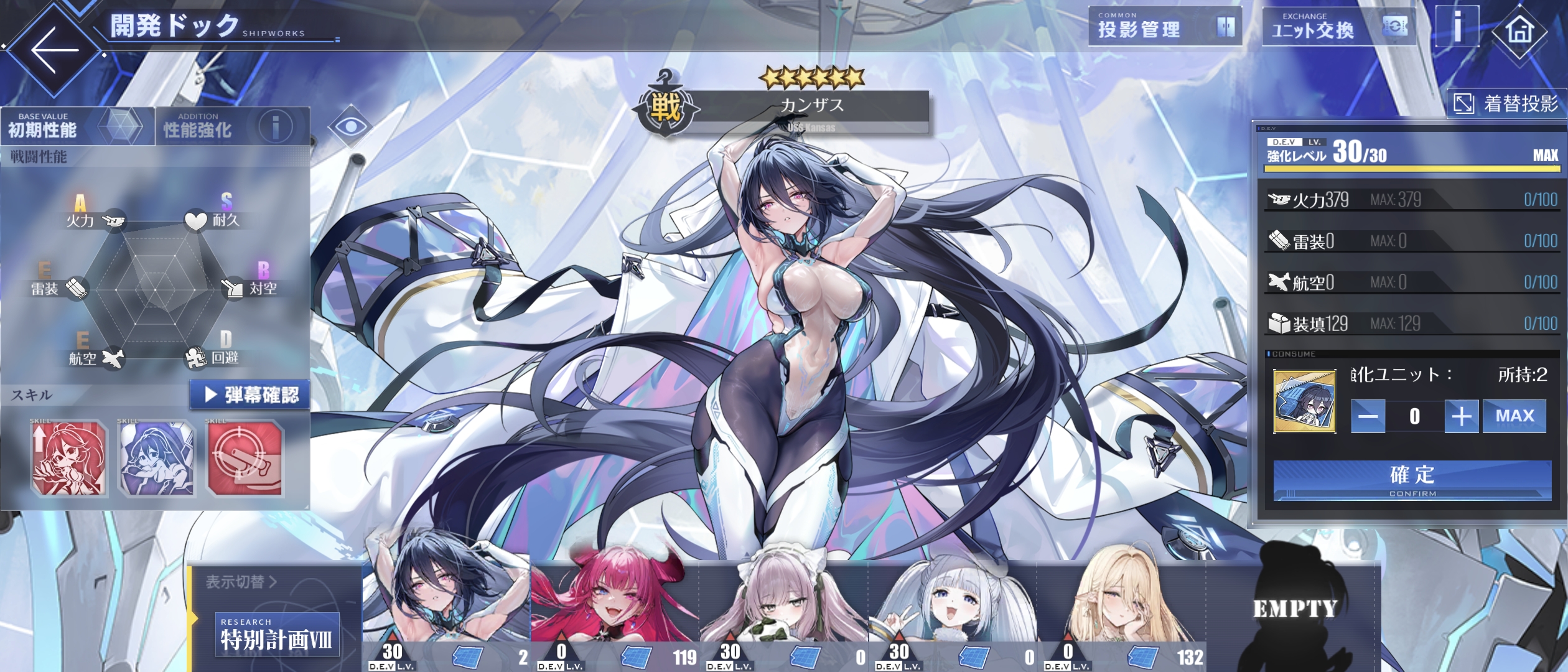1568x672 pixels.
Task: Switch to the 初期性能 base value tab
Action: point(77,126)
